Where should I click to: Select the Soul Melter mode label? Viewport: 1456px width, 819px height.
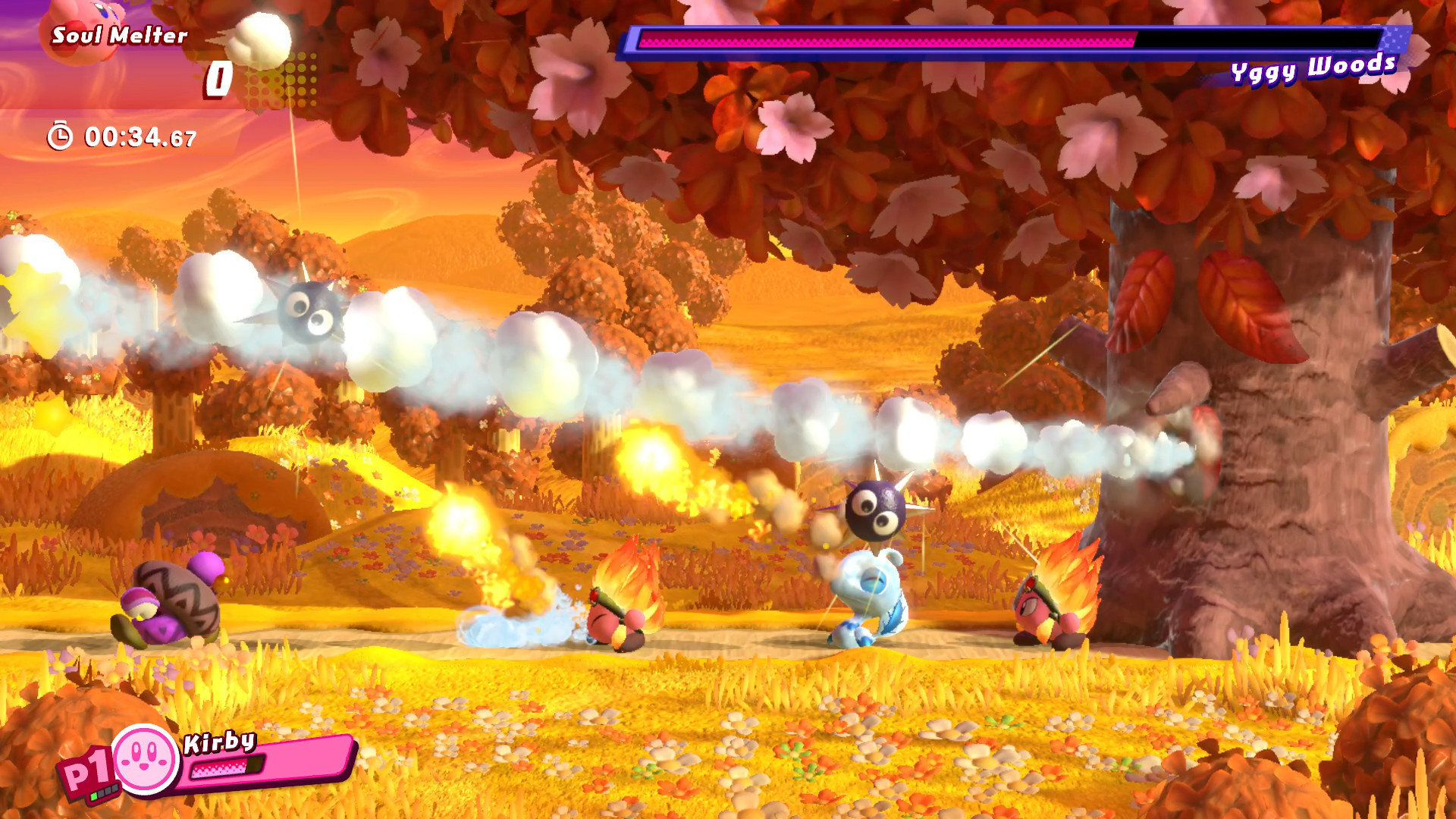click(119, 33)
